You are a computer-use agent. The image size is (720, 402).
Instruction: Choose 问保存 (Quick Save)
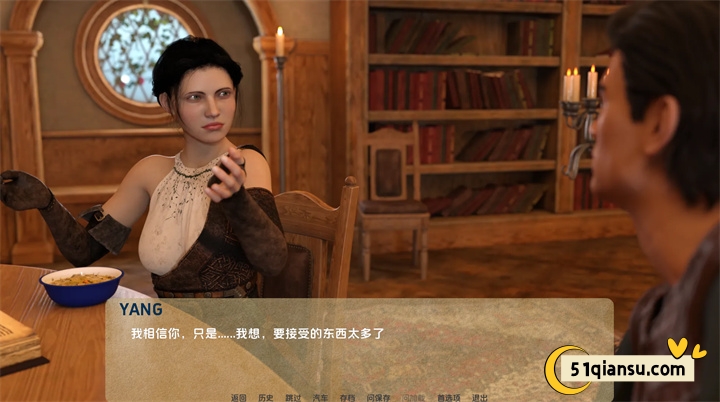click(378, 397)
